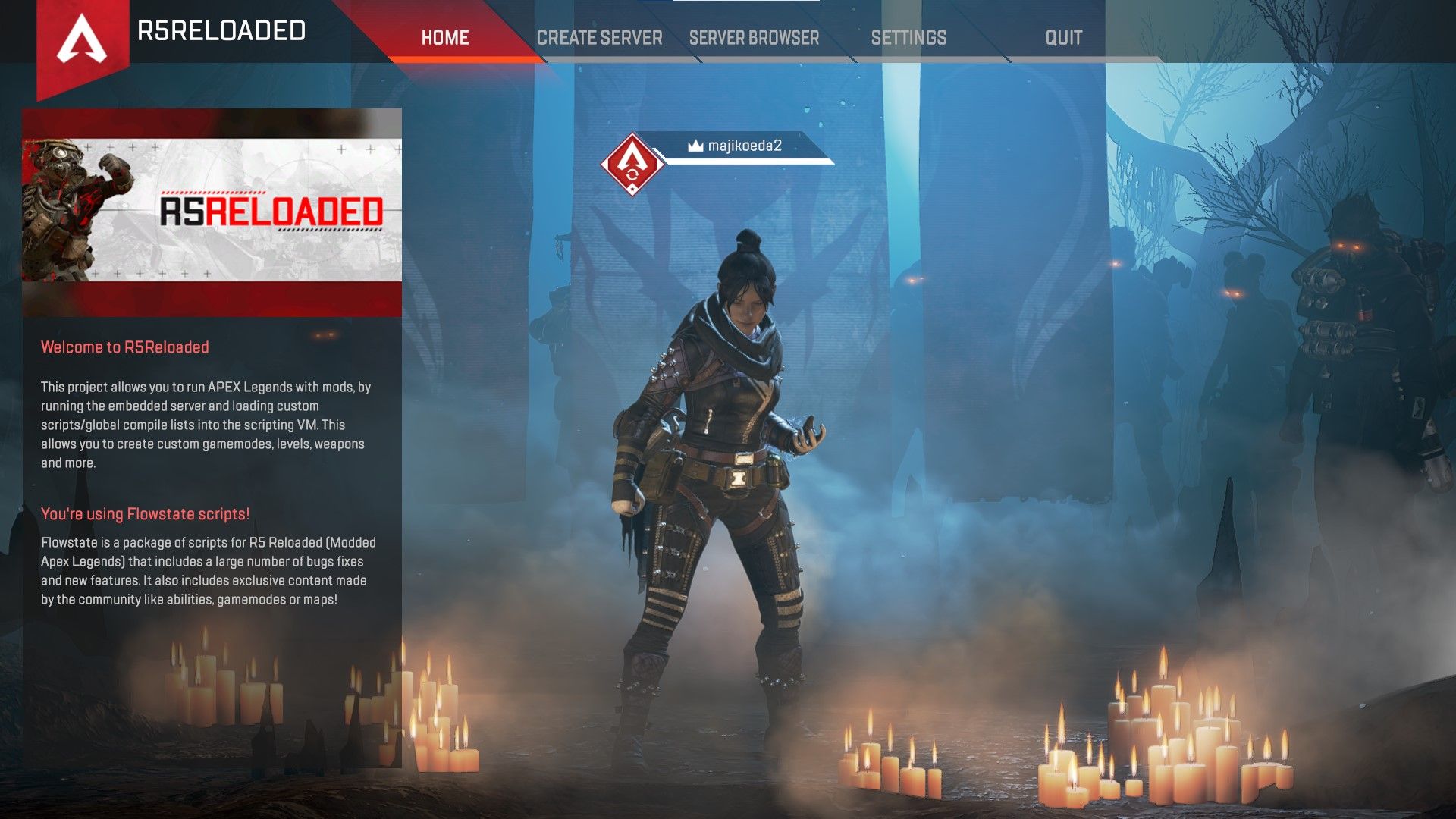Click the Apex logo in the header
1456x819 pixels.
pos(82,39)
